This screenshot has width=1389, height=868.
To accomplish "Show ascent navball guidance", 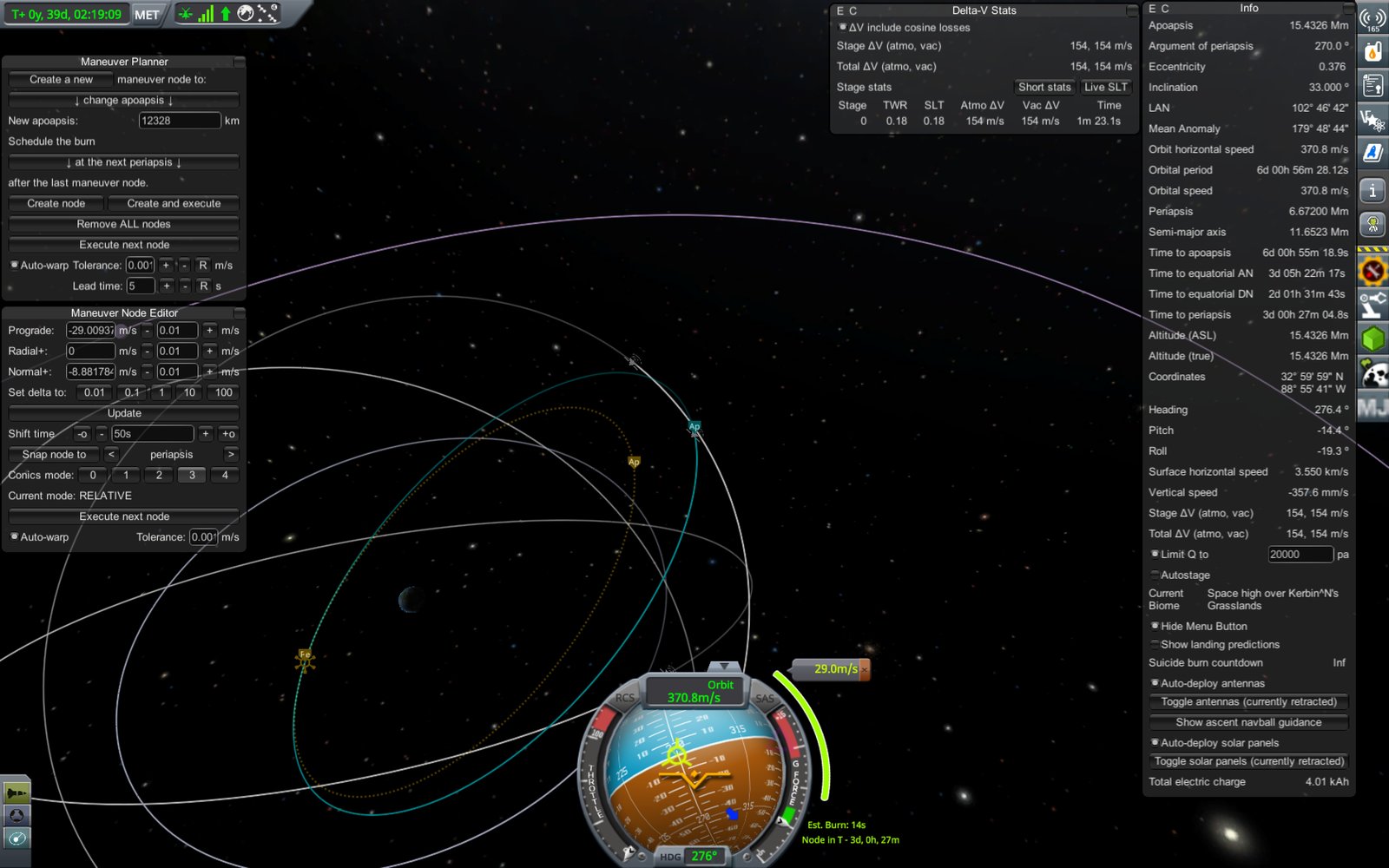I will click(1248, 722).
